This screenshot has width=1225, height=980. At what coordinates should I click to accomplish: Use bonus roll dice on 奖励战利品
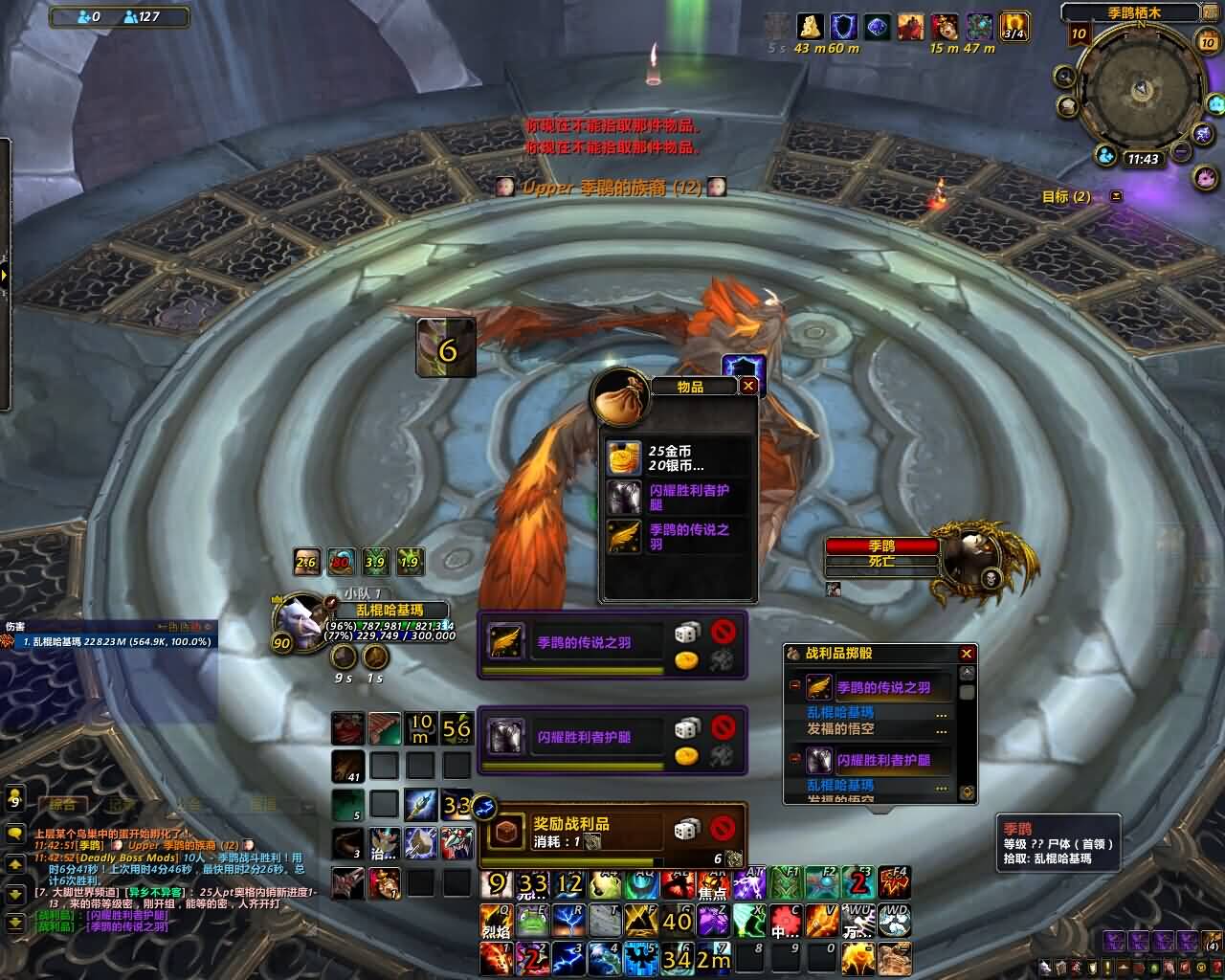686,829
